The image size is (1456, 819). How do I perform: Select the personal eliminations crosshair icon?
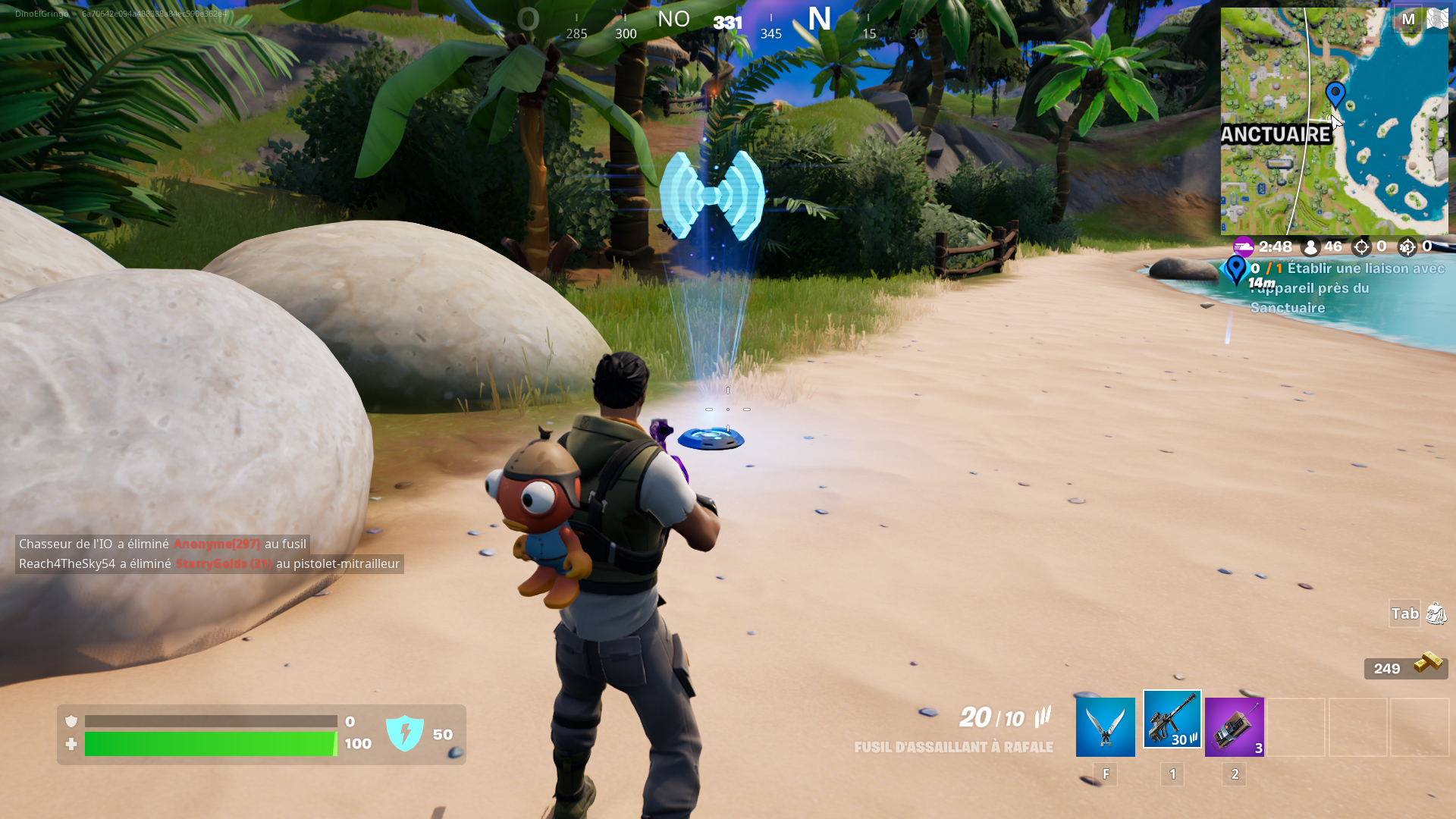click(x=1363, y=246)
